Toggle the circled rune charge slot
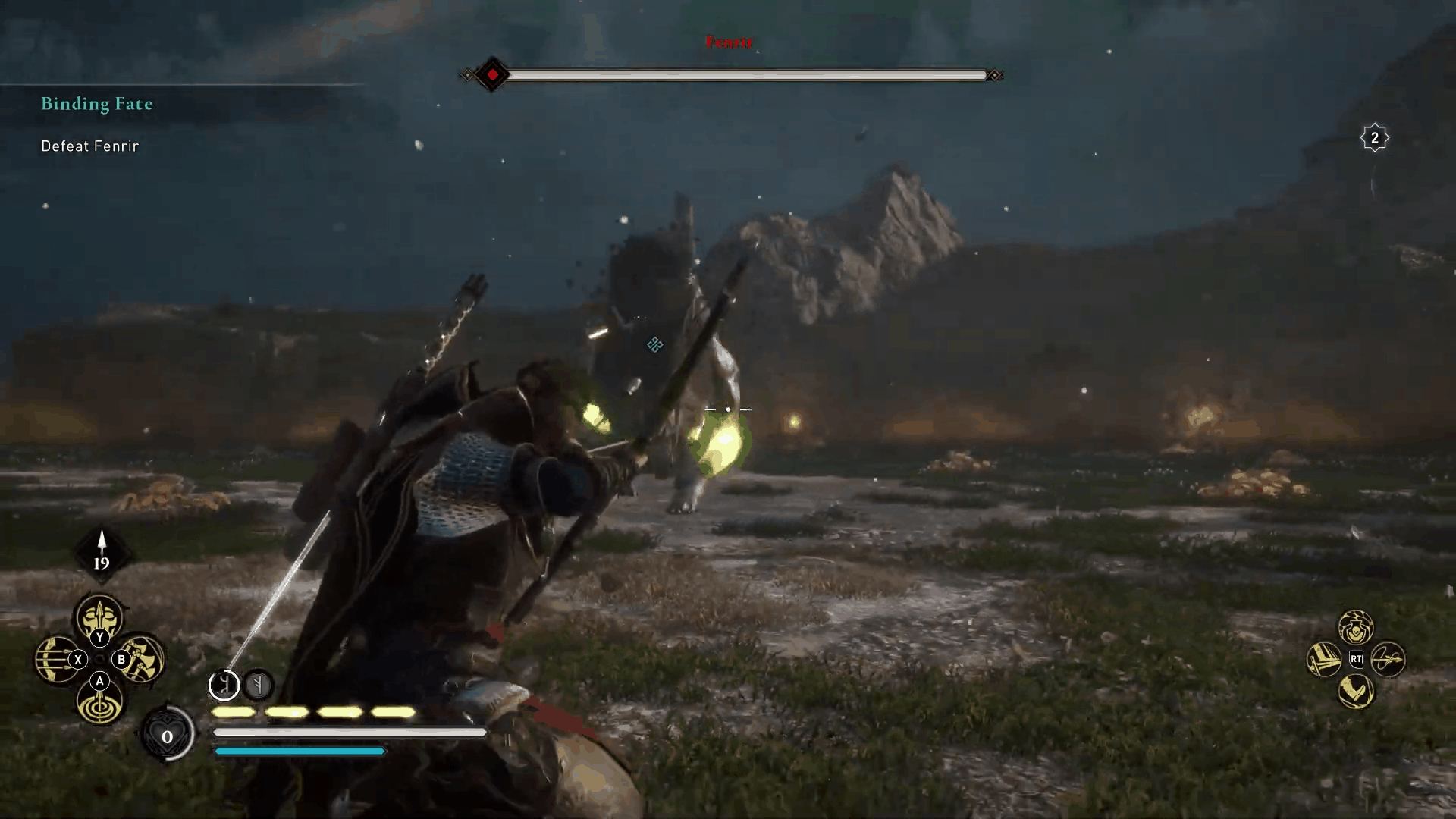Viewport: 1456px width, 819px height. 224,686
